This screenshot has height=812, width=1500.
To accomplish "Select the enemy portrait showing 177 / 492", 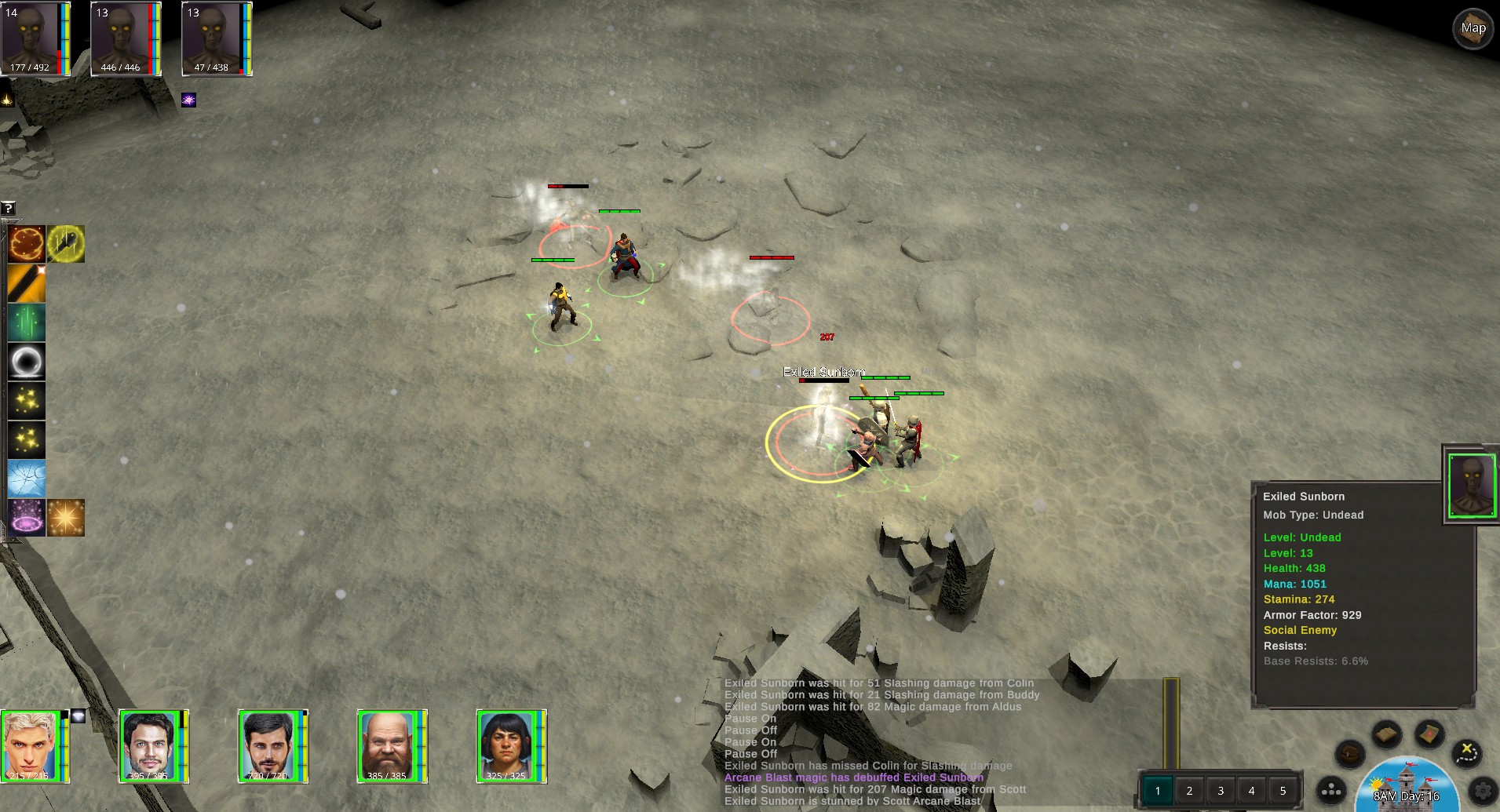I will (35, 38).
